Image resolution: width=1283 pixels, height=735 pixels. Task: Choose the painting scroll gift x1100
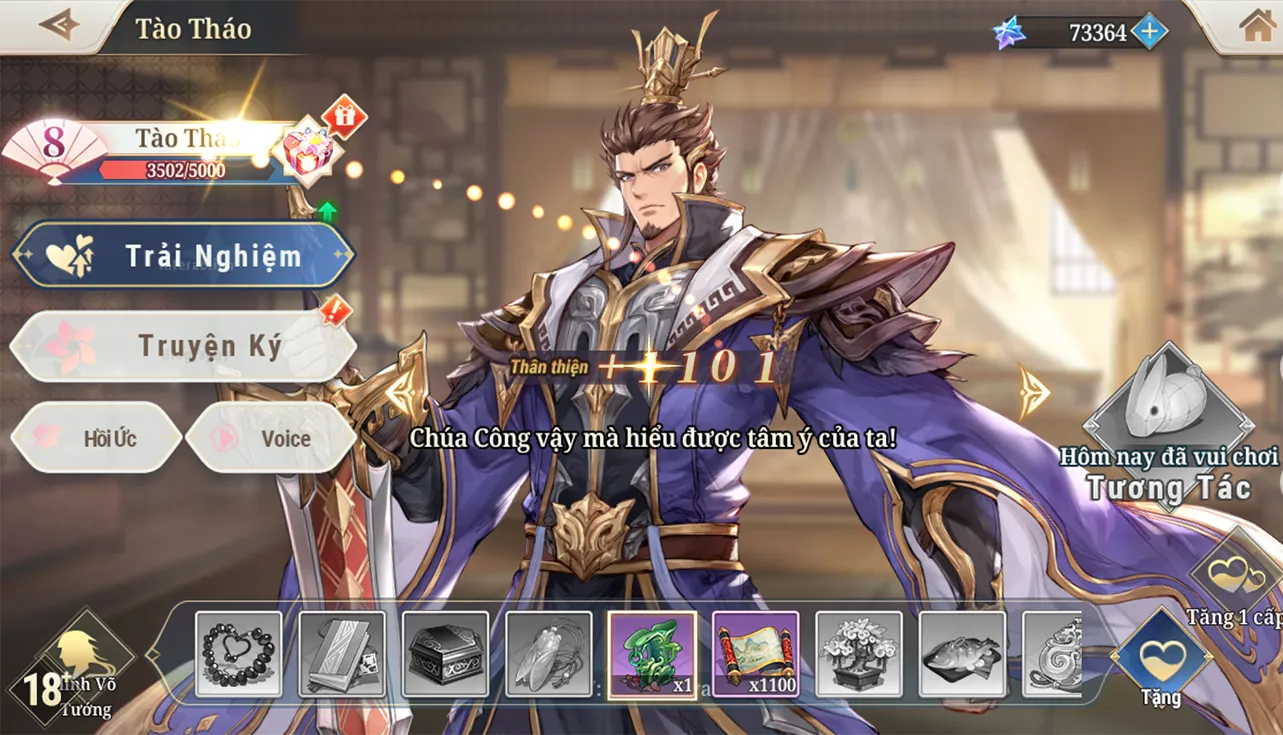point(755,654)
